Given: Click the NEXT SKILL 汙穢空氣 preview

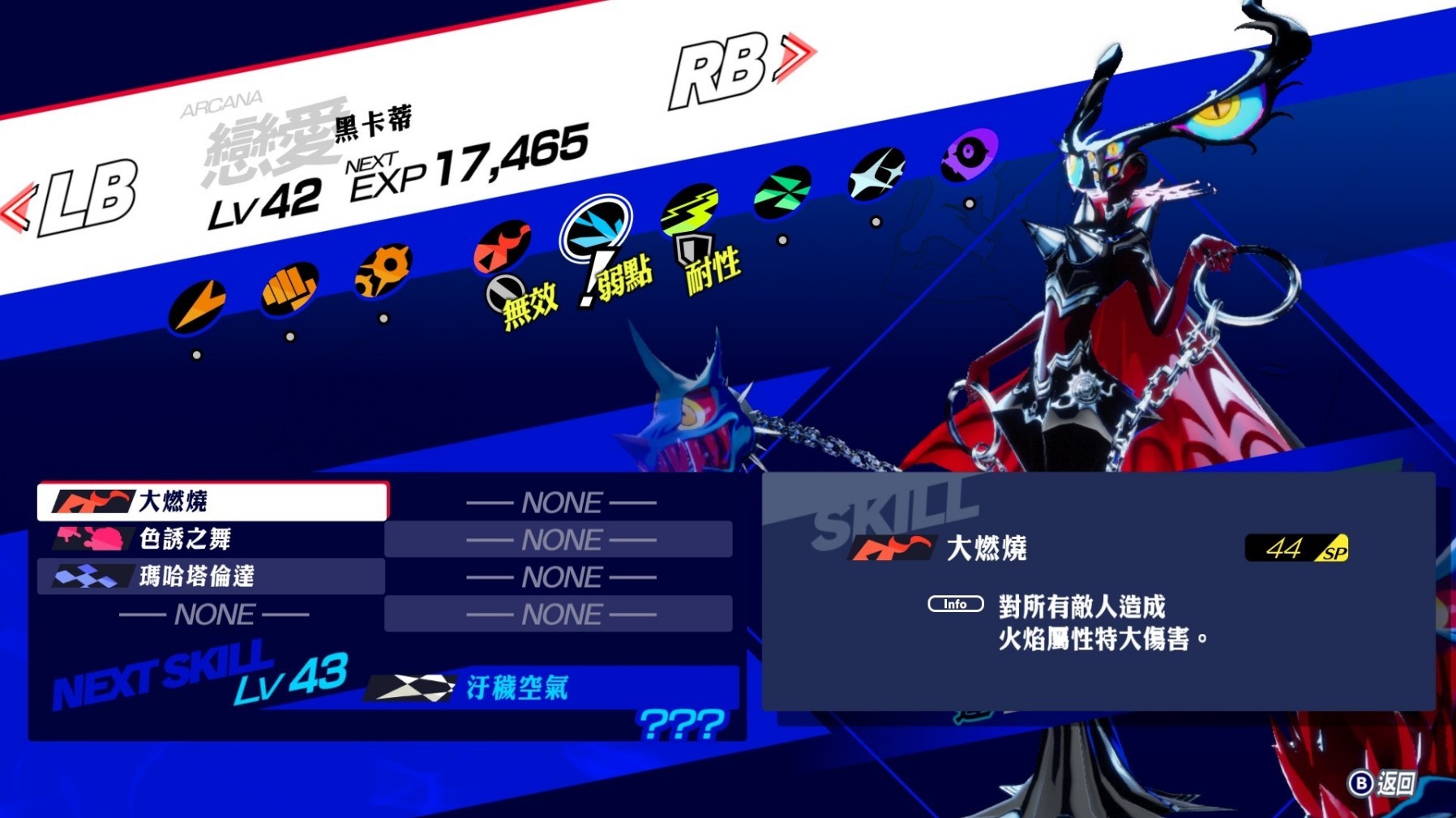Looking at the screenshot, I should pos(519,687).
